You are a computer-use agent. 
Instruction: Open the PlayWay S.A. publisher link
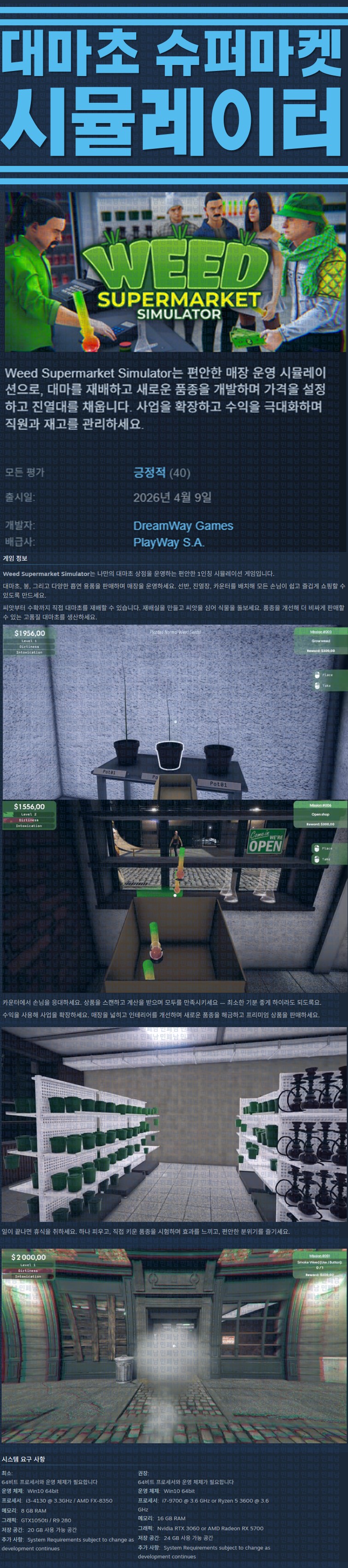[168, 542]
